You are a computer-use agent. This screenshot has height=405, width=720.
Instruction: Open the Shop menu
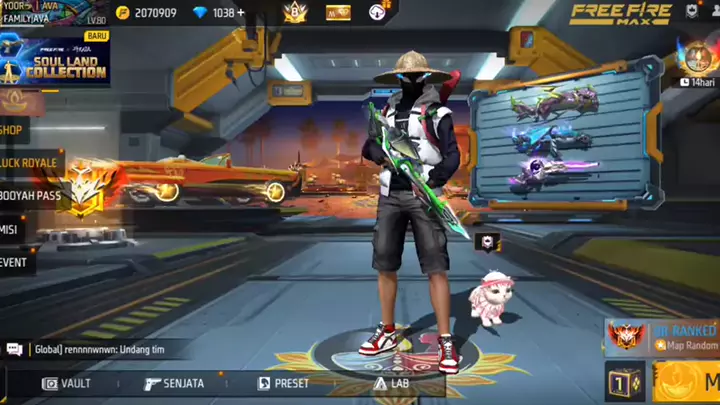pos(14,129)
